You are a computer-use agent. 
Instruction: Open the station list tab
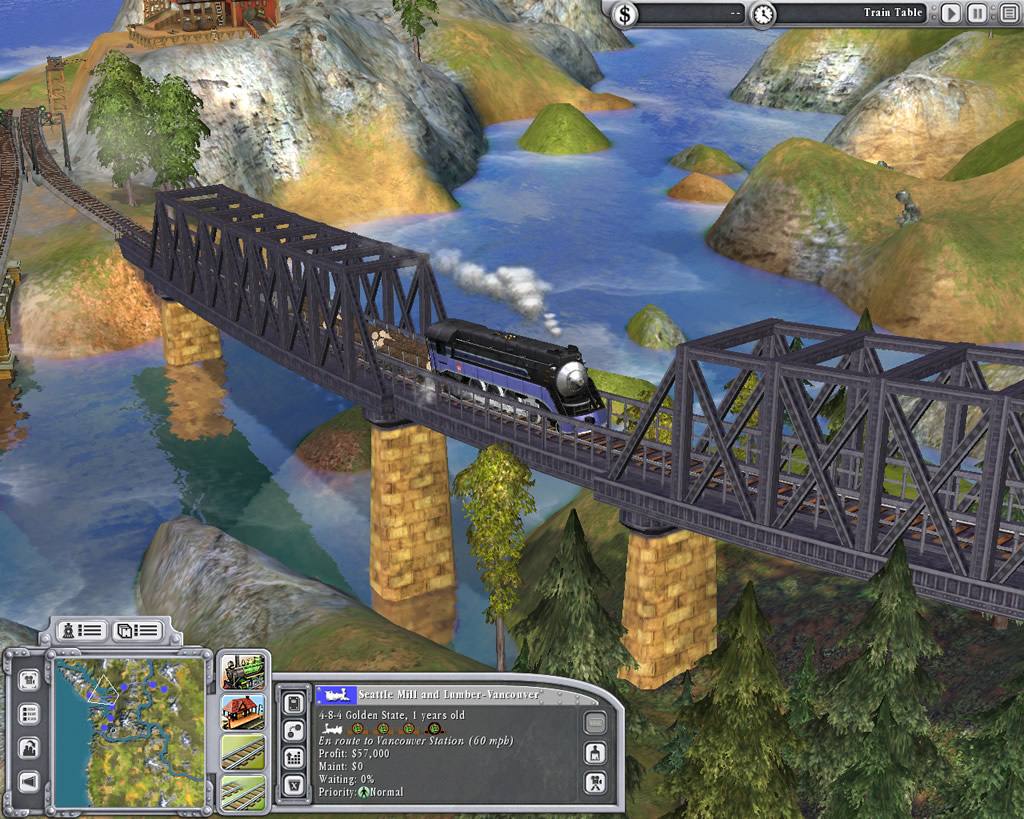(136, 630)
